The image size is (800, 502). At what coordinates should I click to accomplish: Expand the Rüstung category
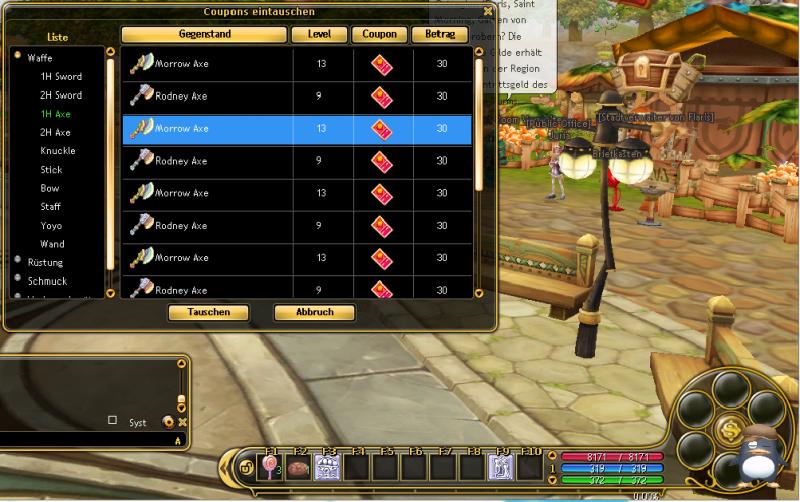[45, 262]
